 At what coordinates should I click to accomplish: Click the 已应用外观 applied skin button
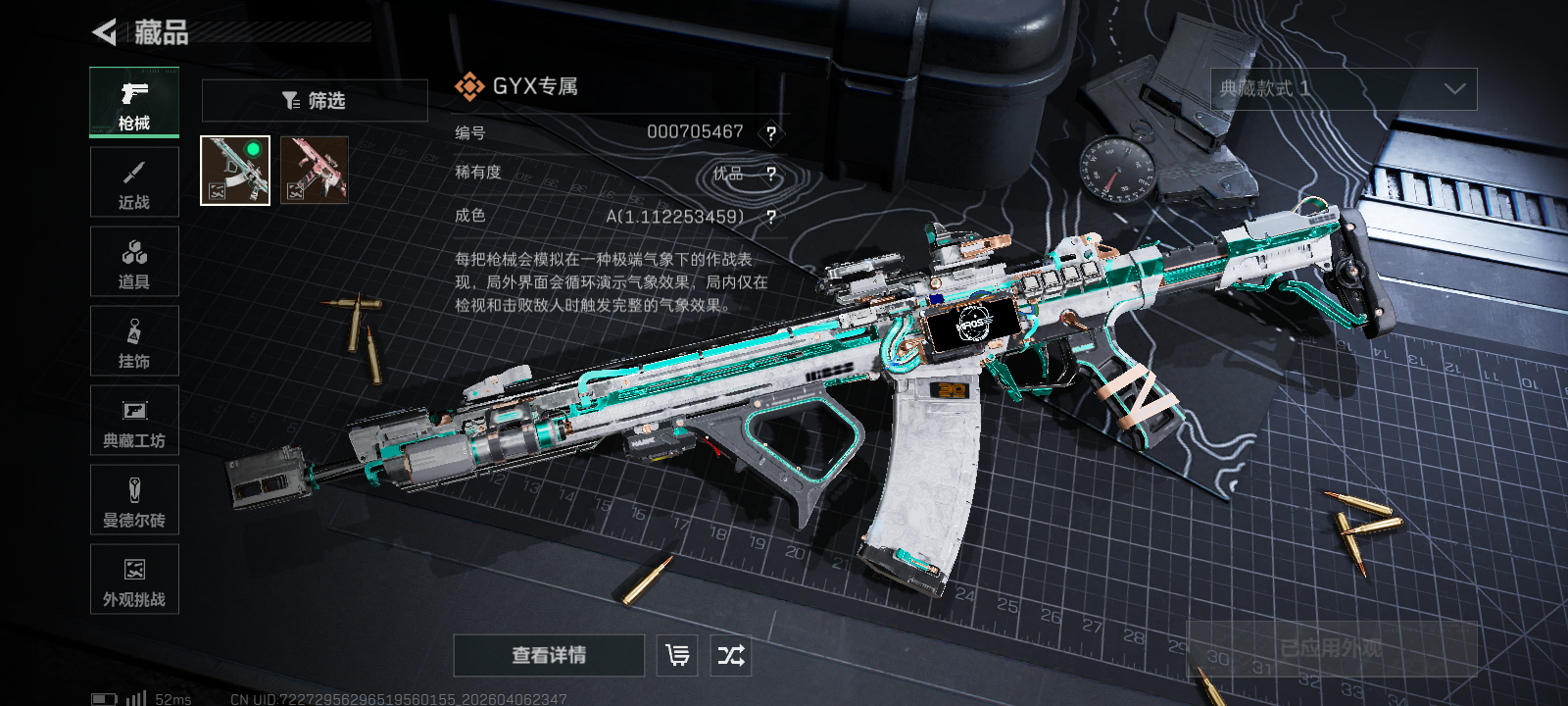point(1331,648)
